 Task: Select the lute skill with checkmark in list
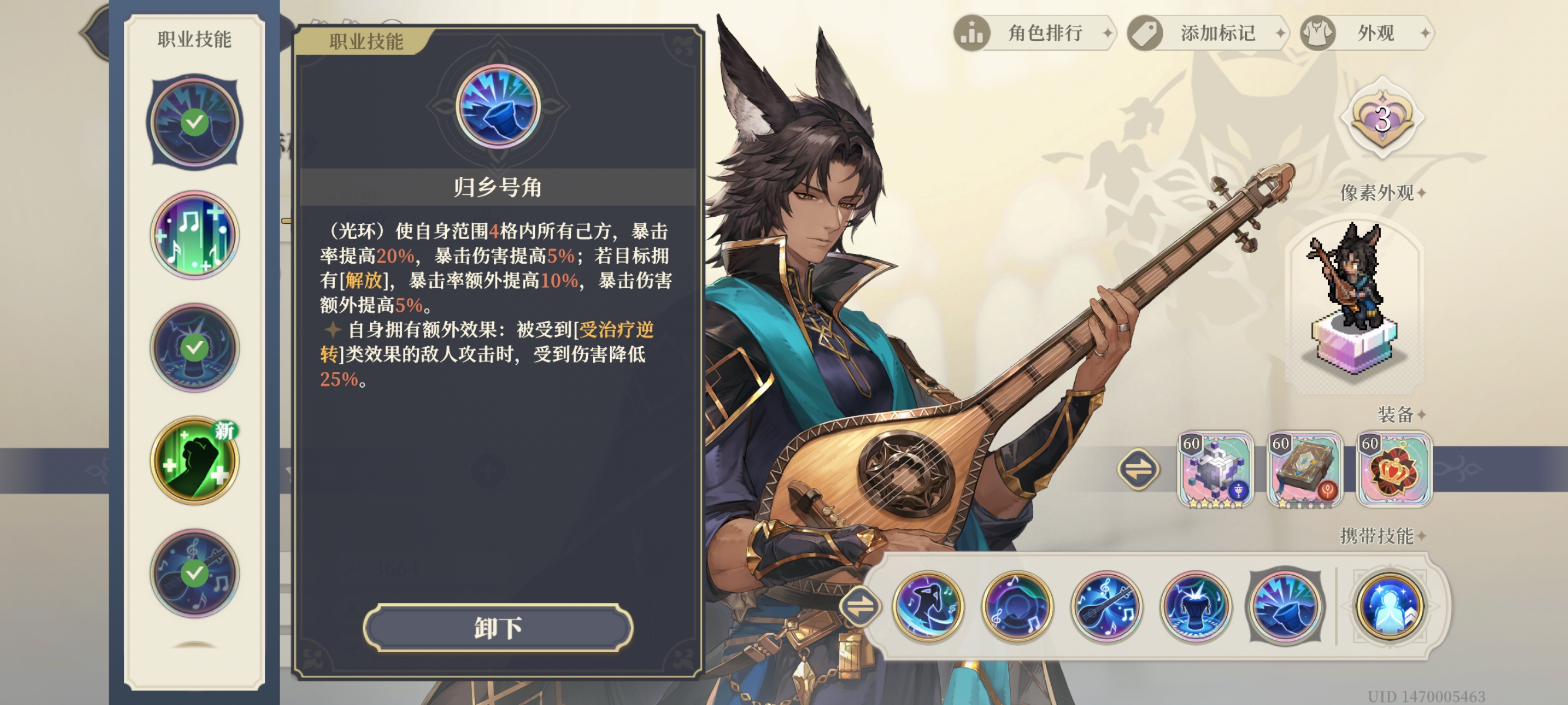click(194, 573)
